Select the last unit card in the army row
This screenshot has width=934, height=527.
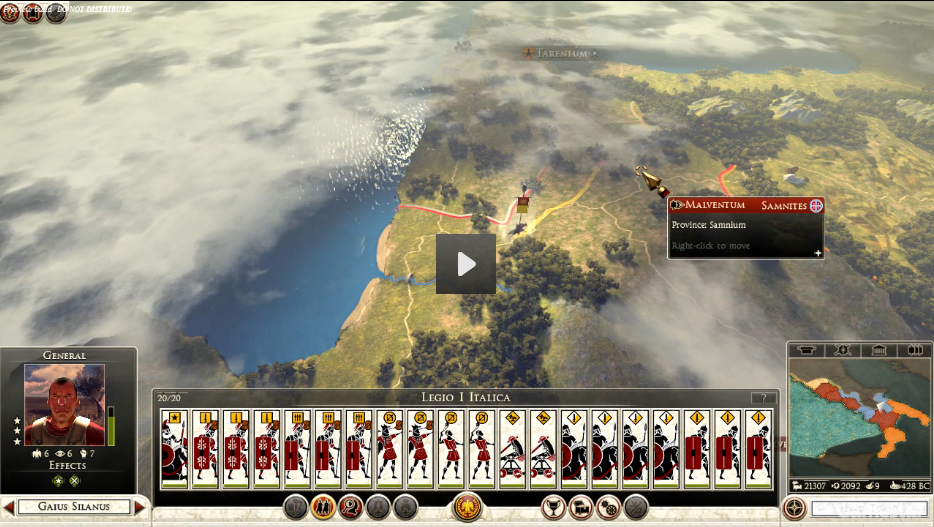(x=758, y=448)
